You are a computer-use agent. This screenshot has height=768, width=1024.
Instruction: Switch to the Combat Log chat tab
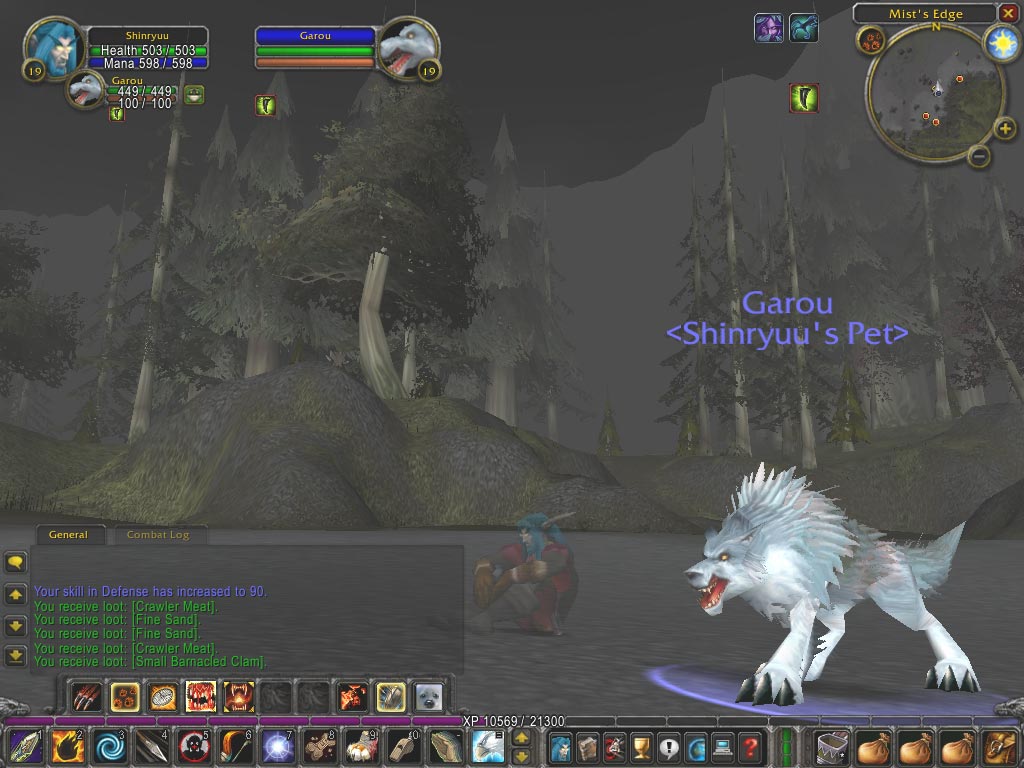(157, 535)
